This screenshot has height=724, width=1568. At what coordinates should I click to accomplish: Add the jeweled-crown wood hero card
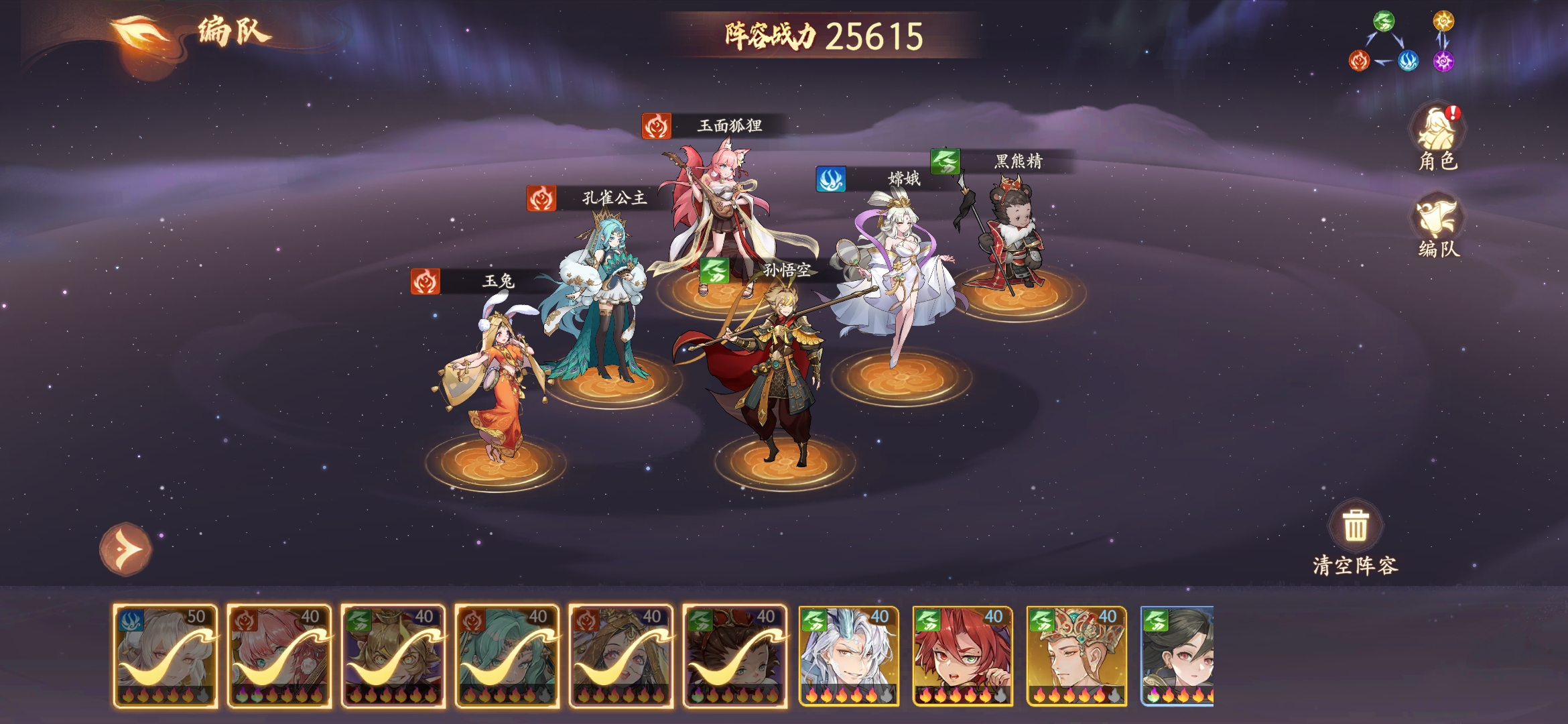[x=1077, y=656]
